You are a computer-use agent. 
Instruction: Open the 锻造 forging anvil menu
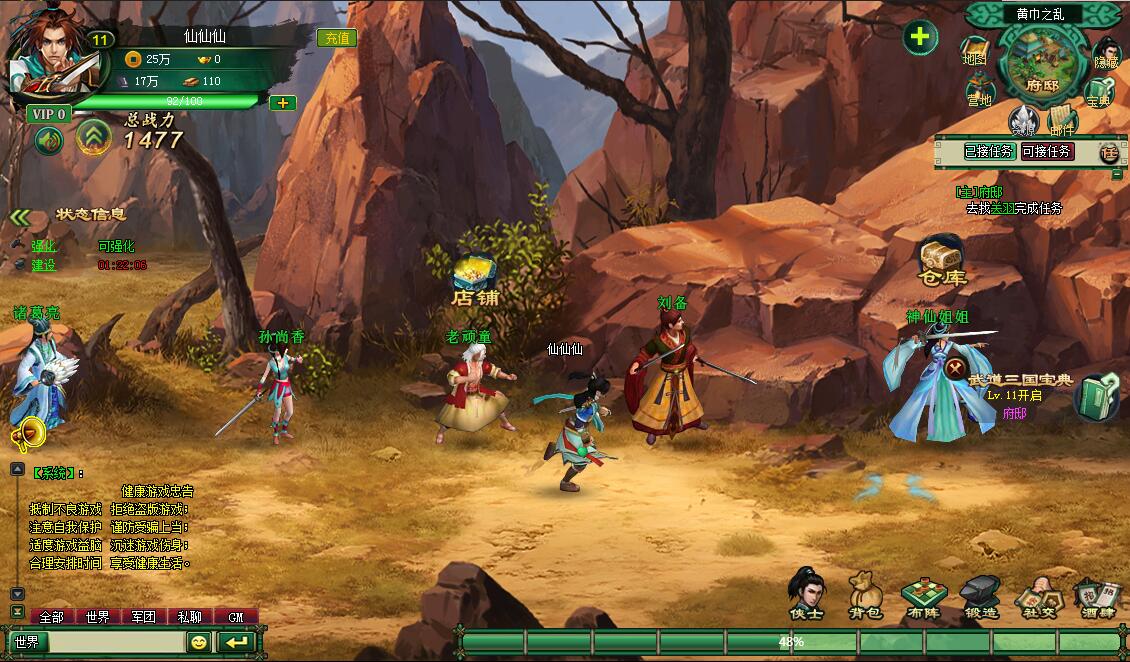pos(980,595)
